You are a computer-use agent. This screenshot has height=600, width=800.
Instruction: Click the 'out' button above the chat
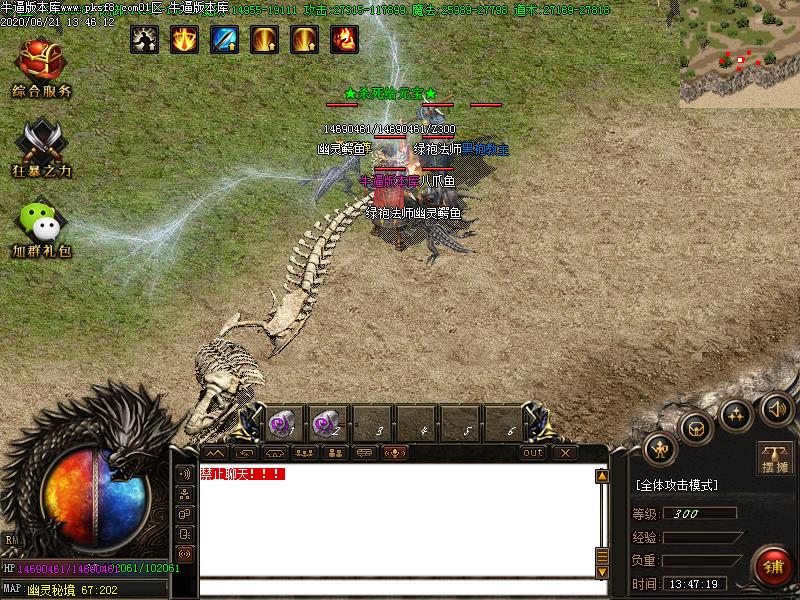pos(533,453)
